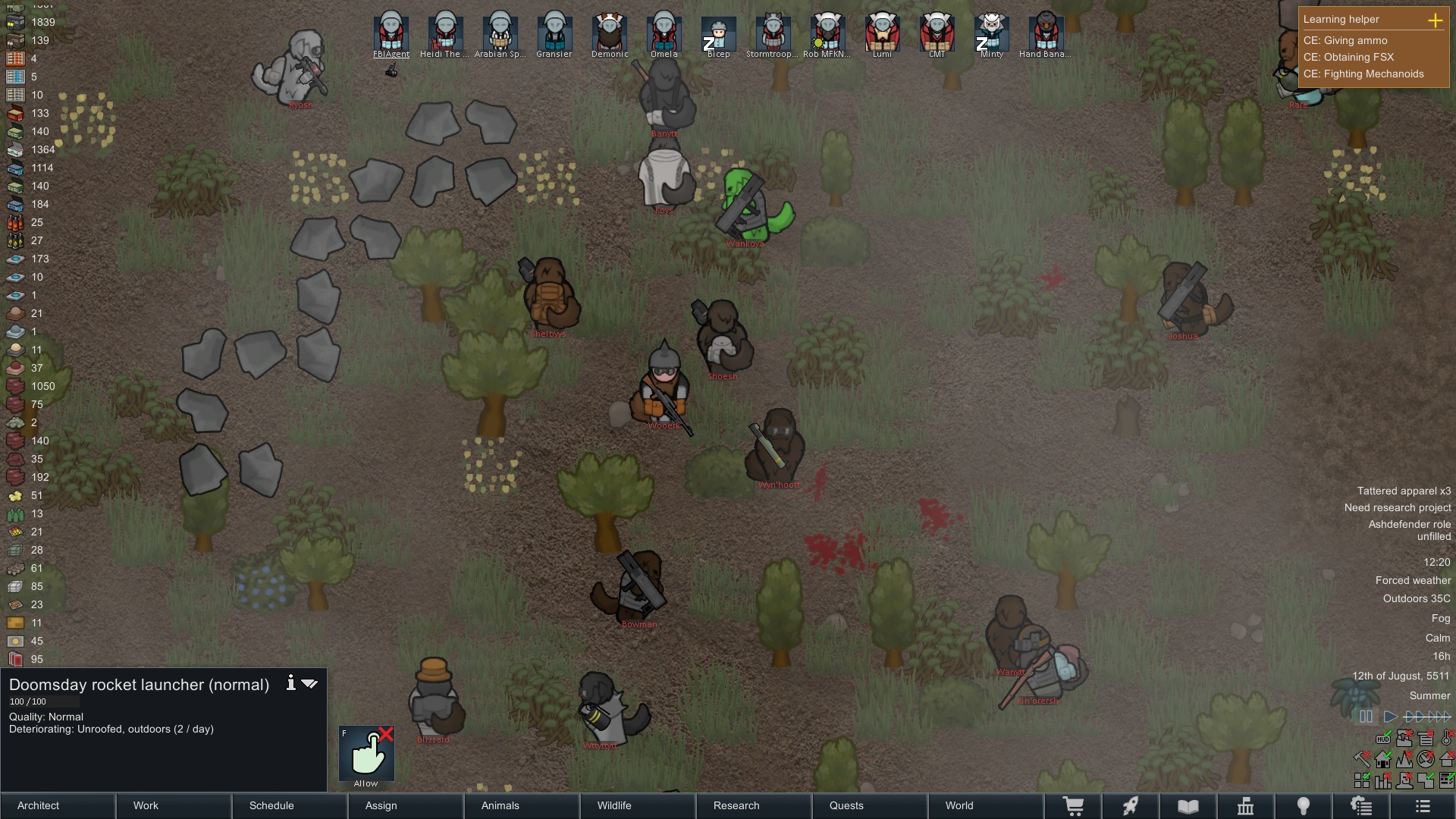Select FBIAgent's portrait in the colonist bar
This screenshot has height=819, width=1456.
pyautogui.click(x=393, y=32)
